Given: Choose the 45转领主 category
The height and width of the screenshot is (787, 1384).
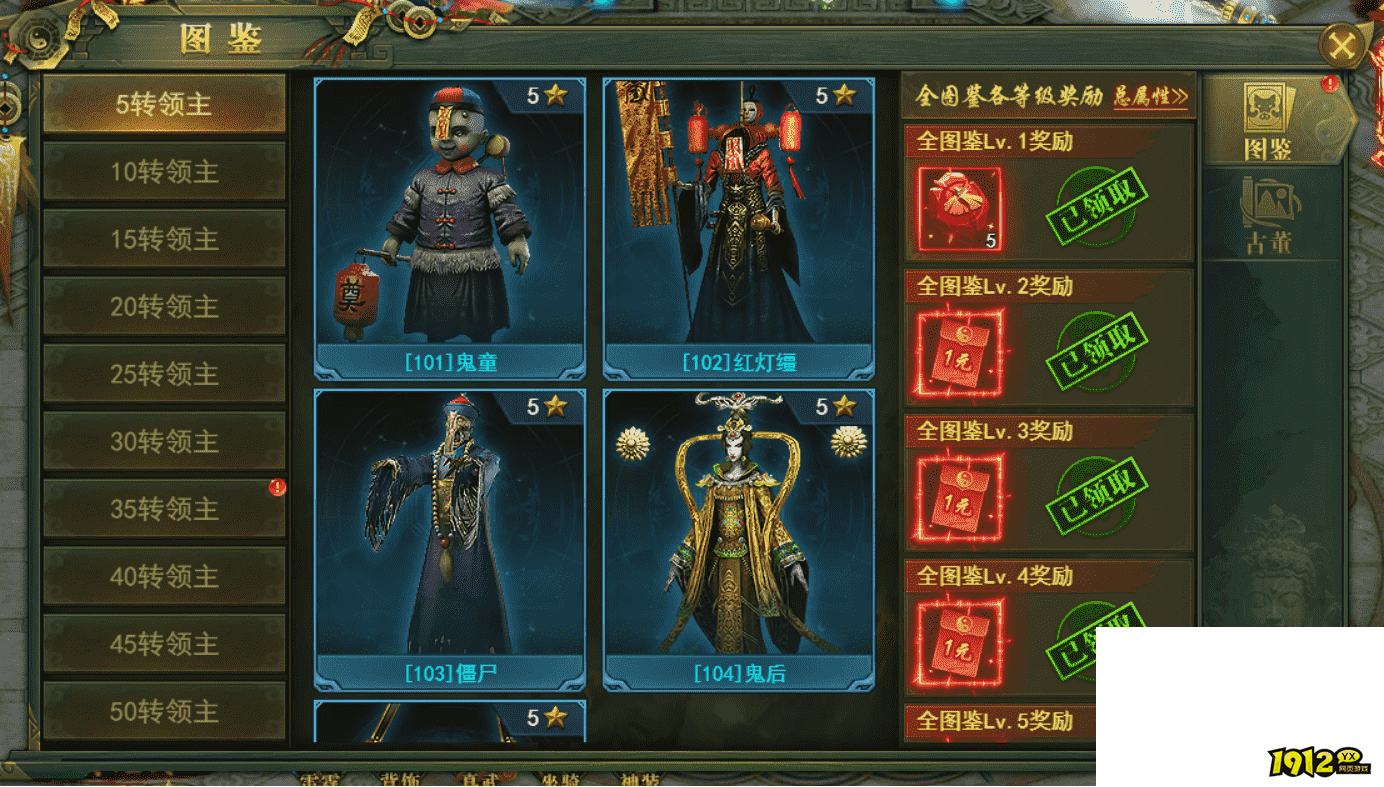Looking at the screenshot, I should 164,644.
